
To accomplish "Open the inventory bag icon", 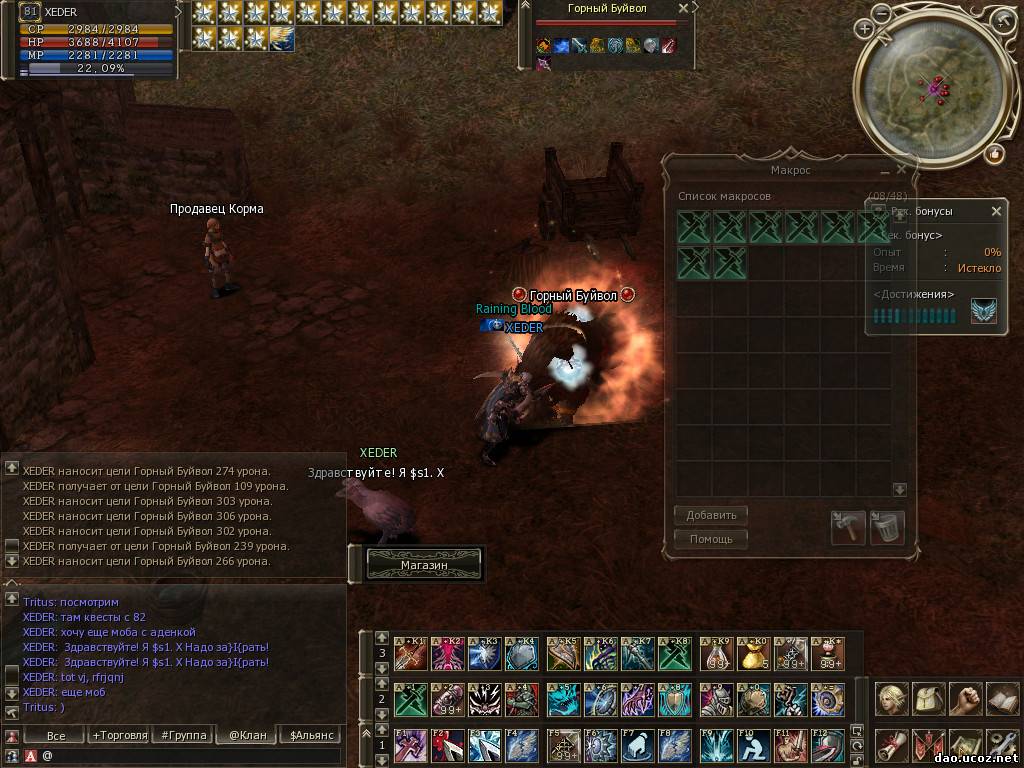I will [x=928, y=698].
